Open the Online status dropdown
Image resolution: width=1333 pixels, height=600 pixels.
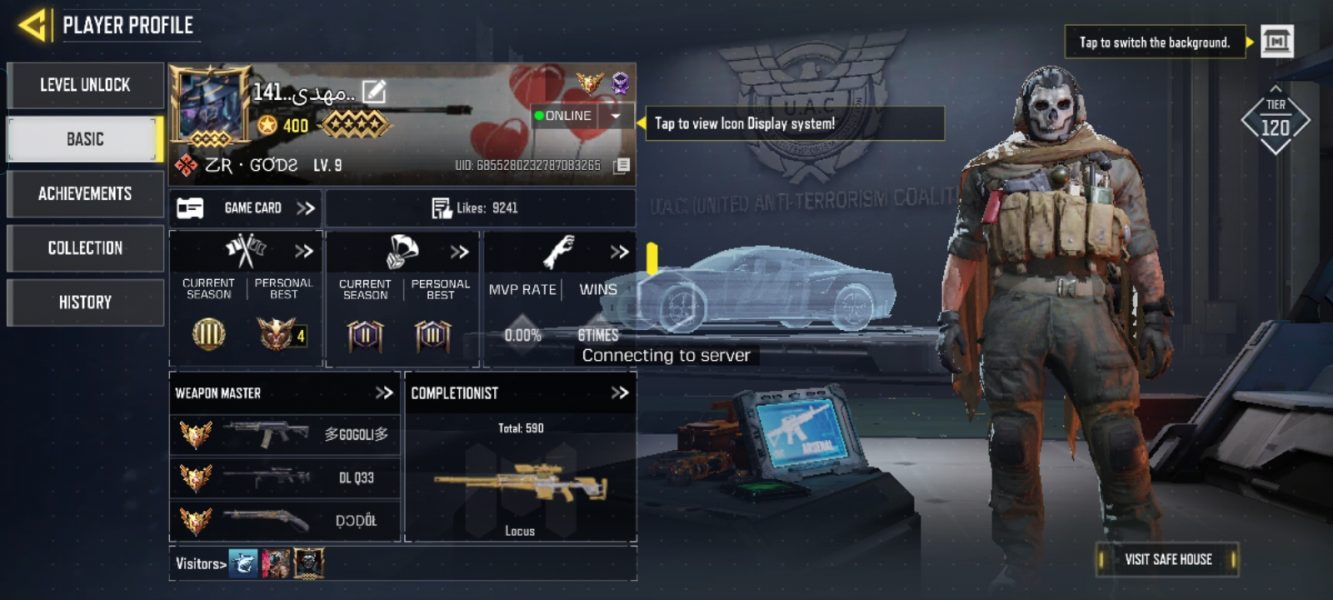click(615, 116)
